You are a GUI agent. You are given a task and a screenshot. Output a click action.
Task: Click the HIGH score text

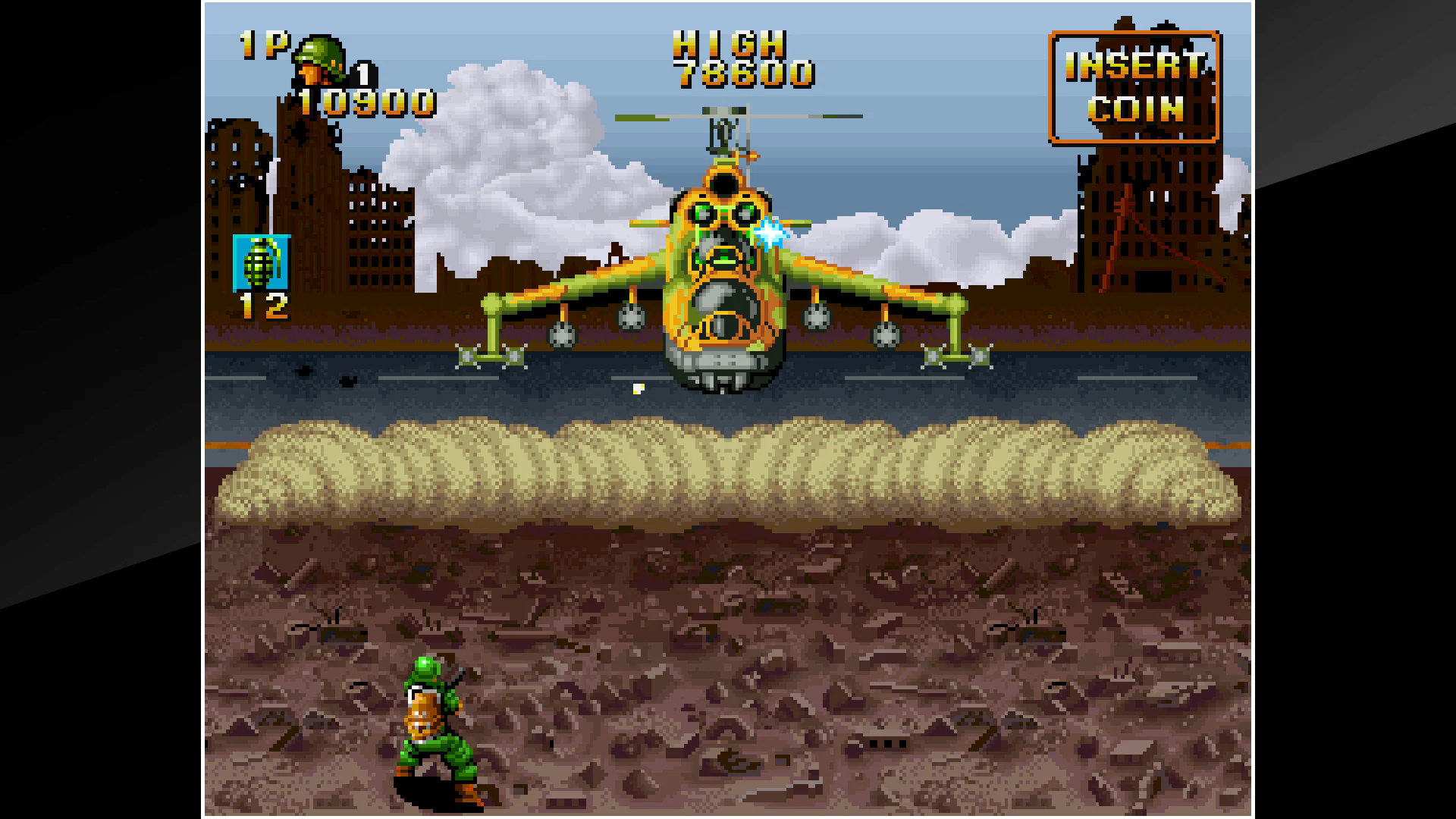[x=730, y=45]
